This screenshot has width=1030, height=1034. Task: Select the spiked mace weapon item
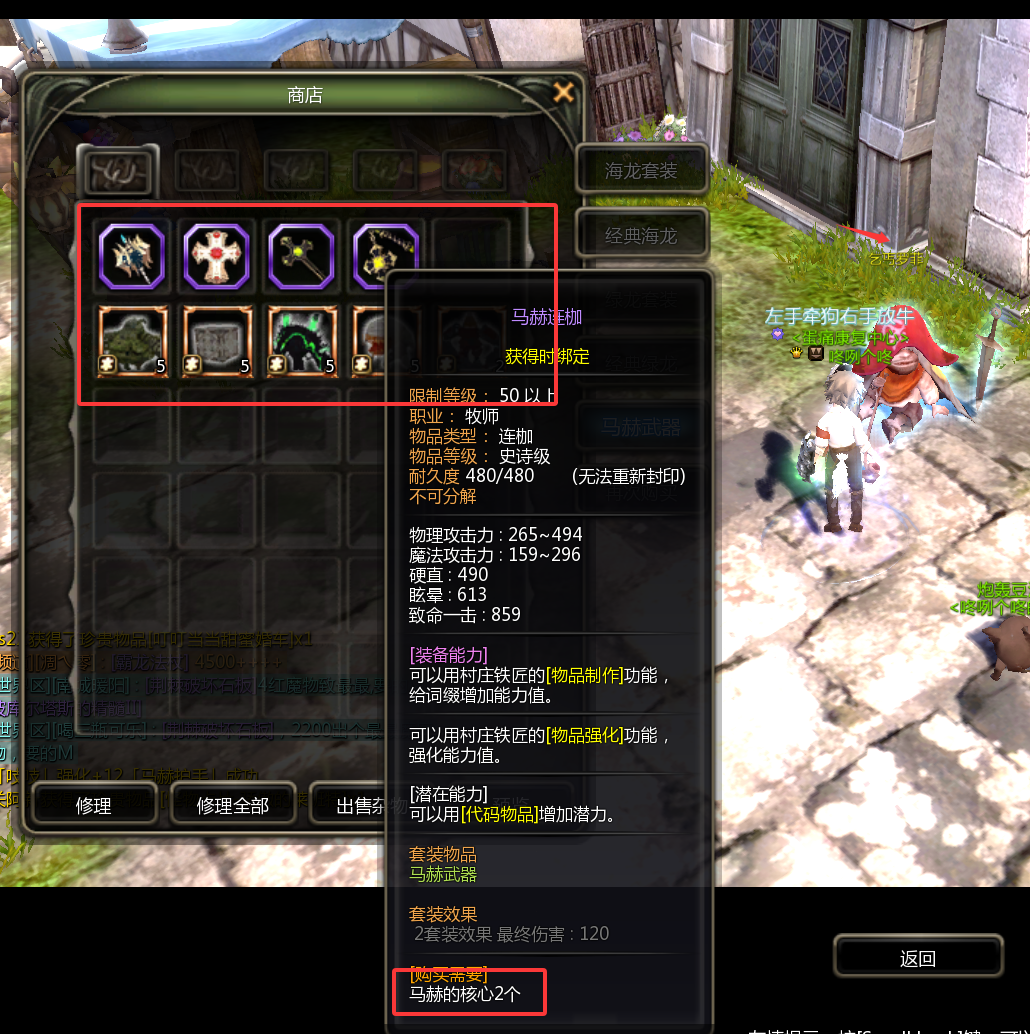131,257
